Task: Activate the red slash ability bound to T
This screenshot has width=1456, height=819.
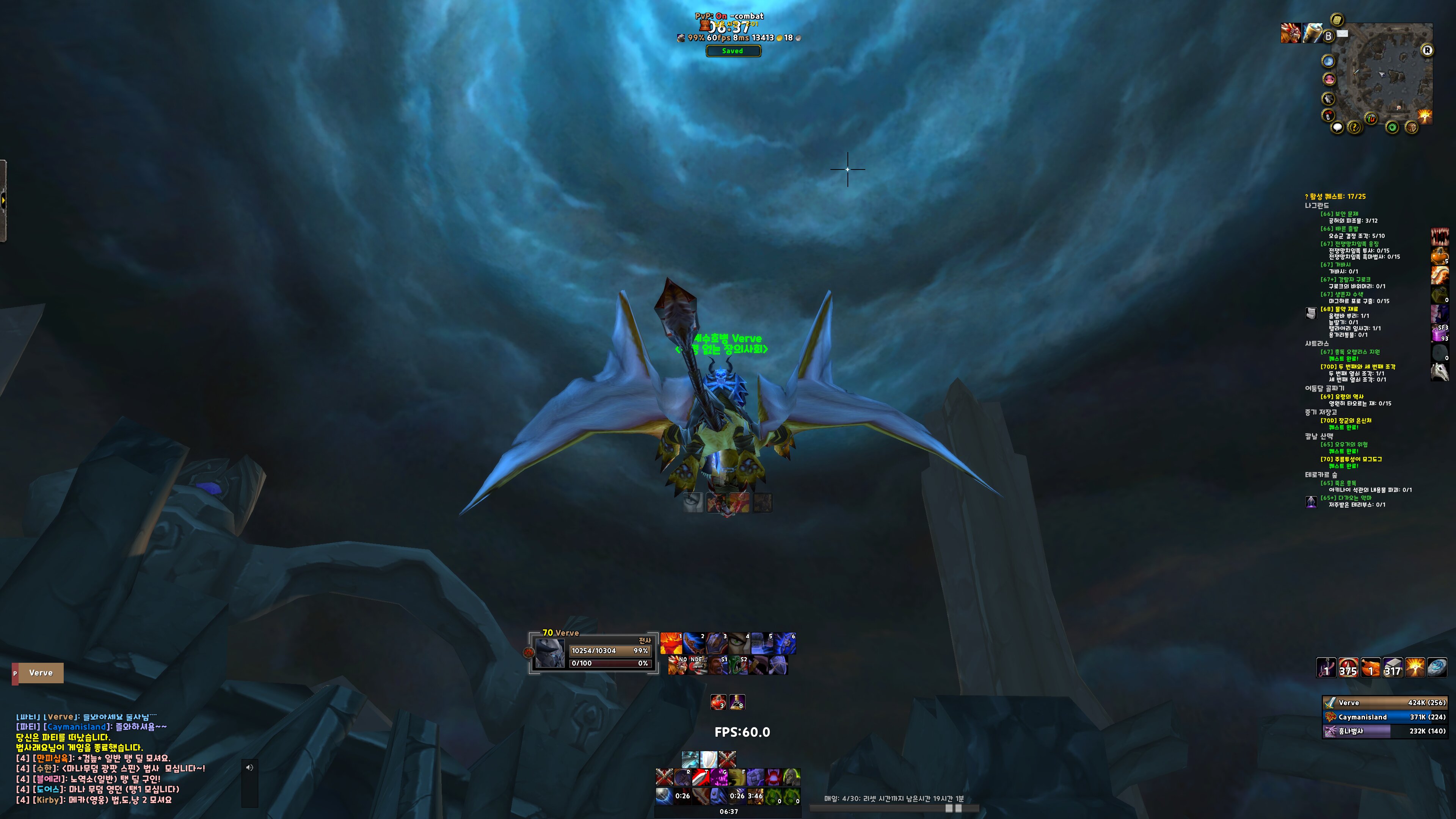Action: tap(701, 777)
